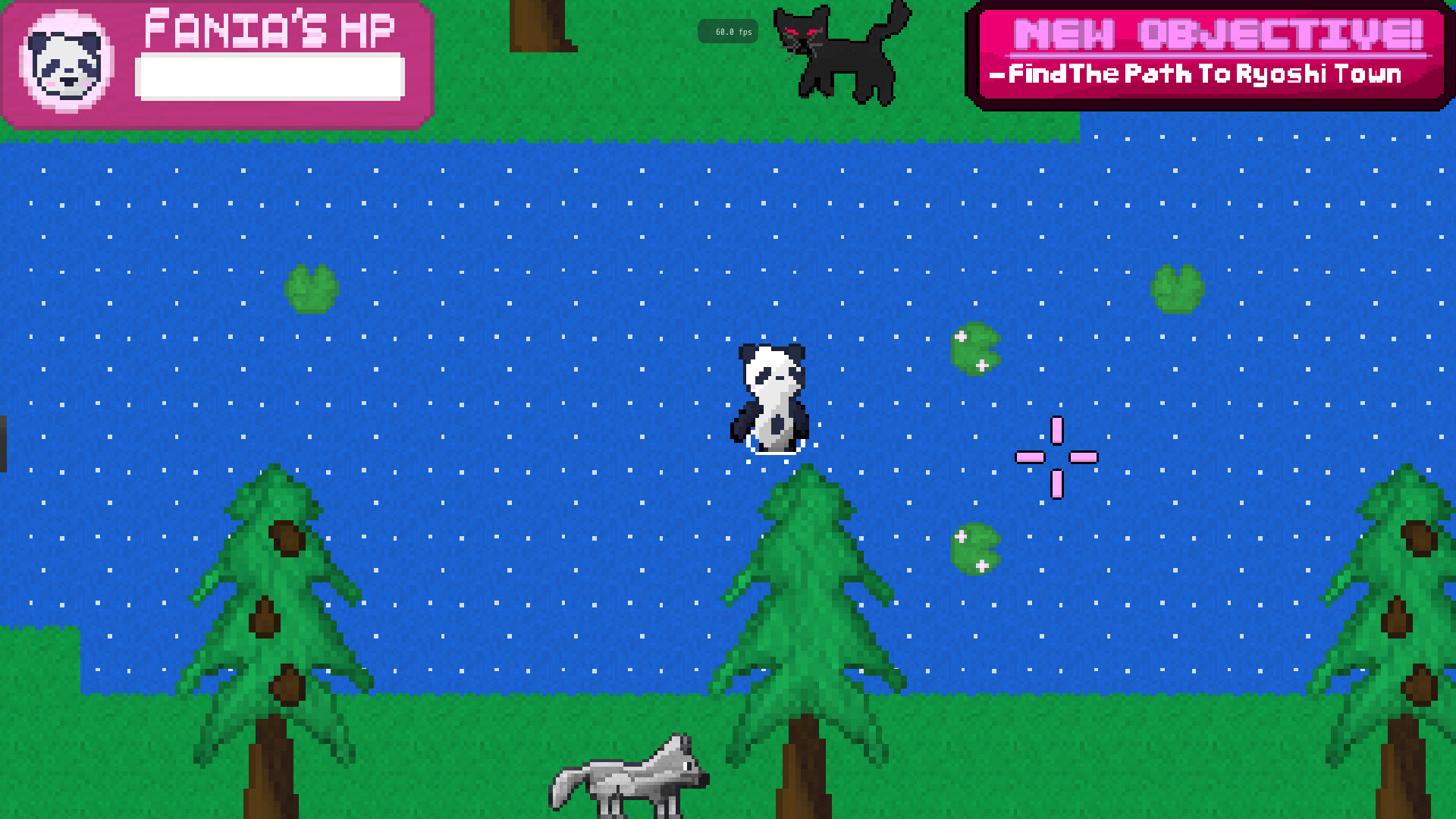Click the Fania's HP title text
This screenshot has width=1456, height=819.
pyautogui.click(x=270, y=30)
